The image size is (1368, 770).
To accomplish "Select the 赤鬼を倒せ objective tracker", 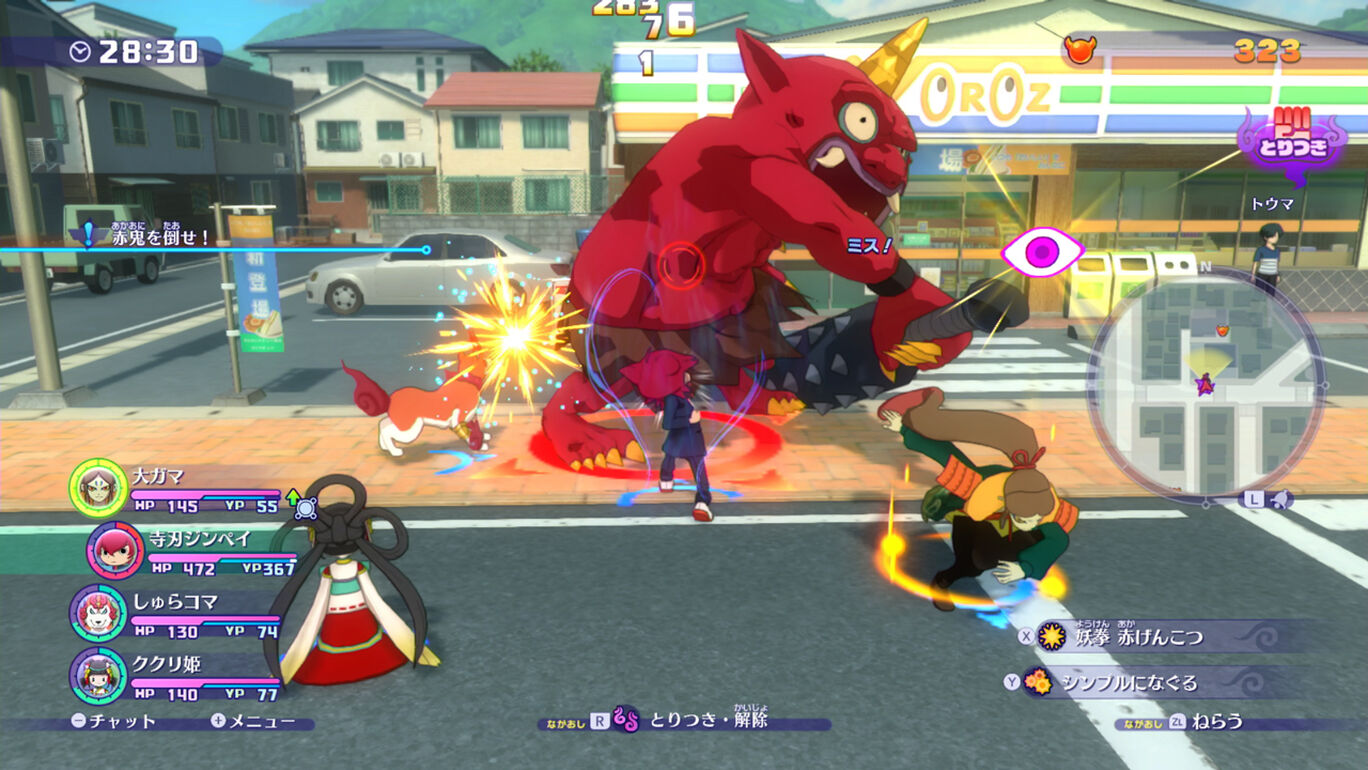I will click(150, 237).
